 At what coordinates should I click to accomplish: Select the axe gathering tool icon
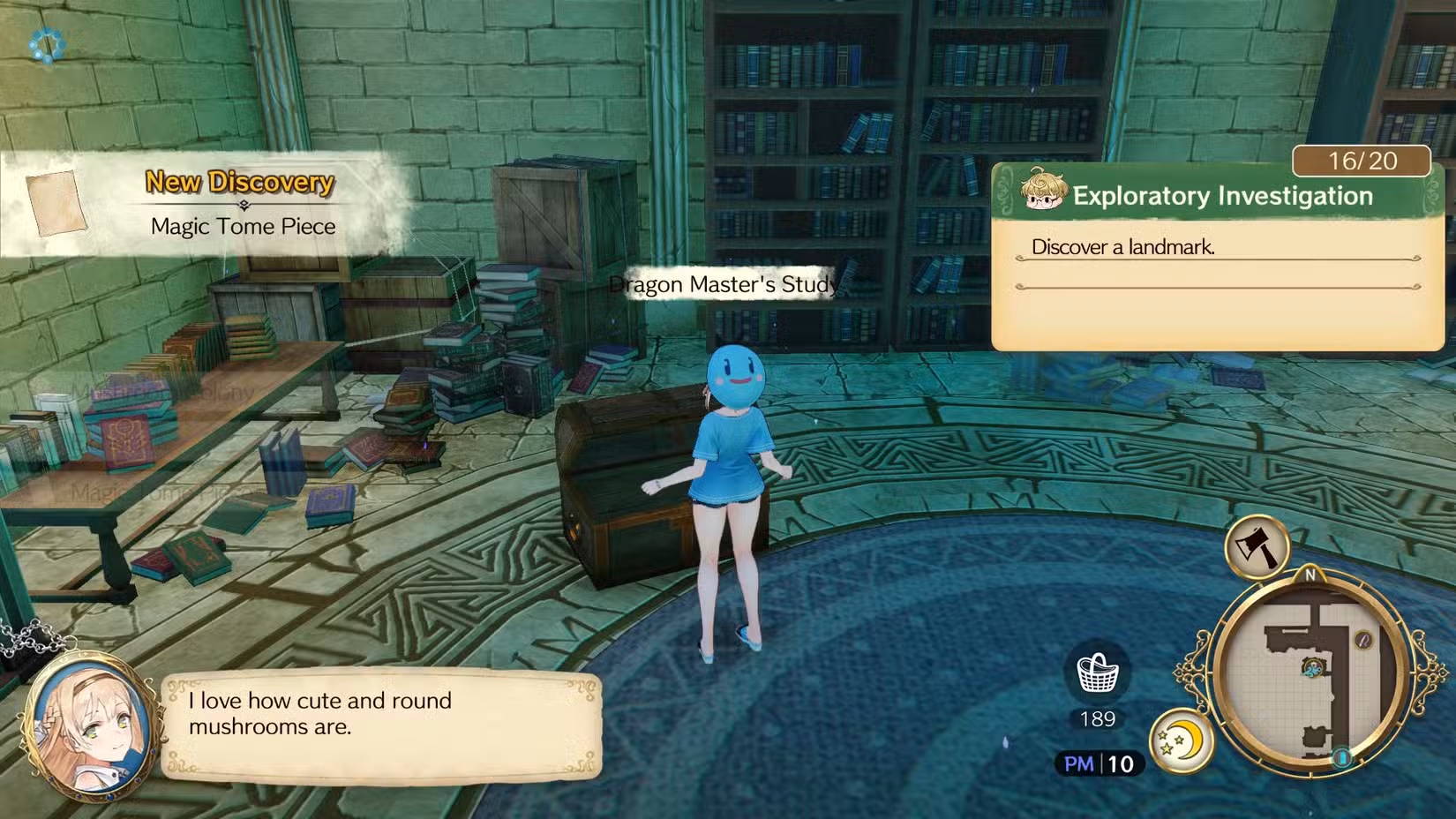click(x=1257, y=548)
